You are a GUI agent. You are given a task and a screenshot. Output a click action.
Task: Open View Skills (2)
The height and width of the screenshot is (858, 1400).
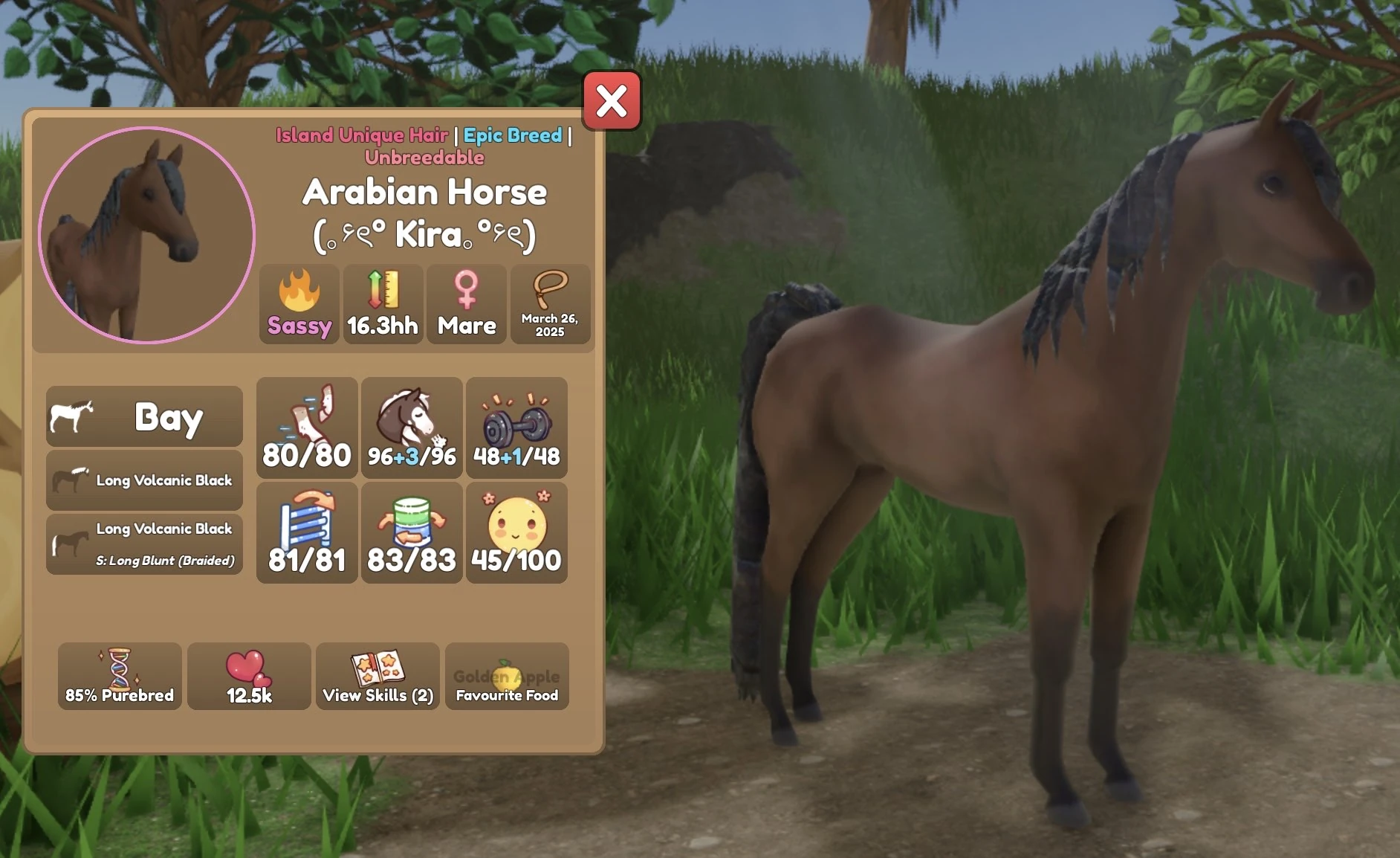(x=377, y=677)
